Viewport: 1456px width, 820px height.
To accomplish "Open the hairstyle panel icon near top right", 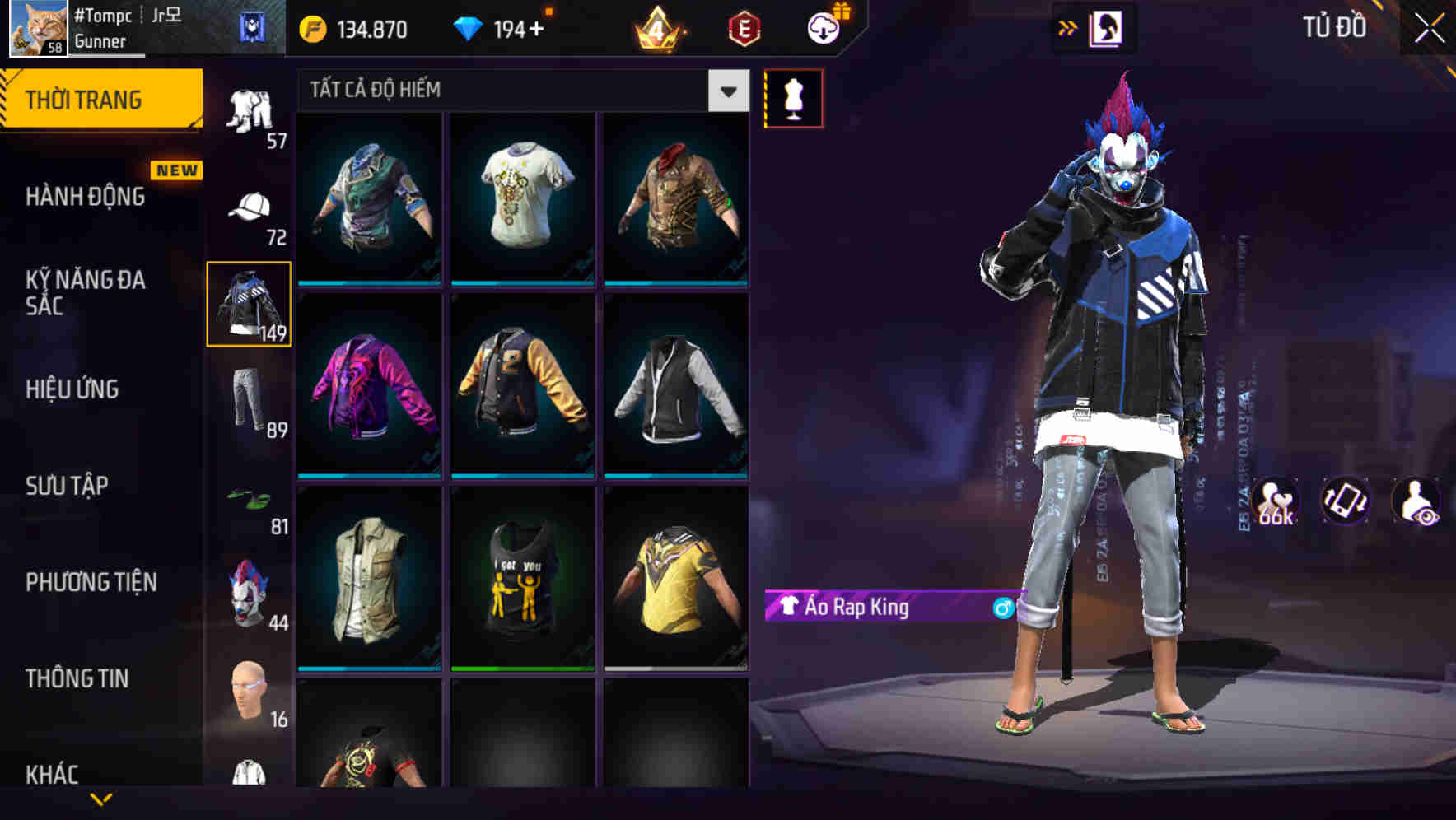I will point(1106,26).
